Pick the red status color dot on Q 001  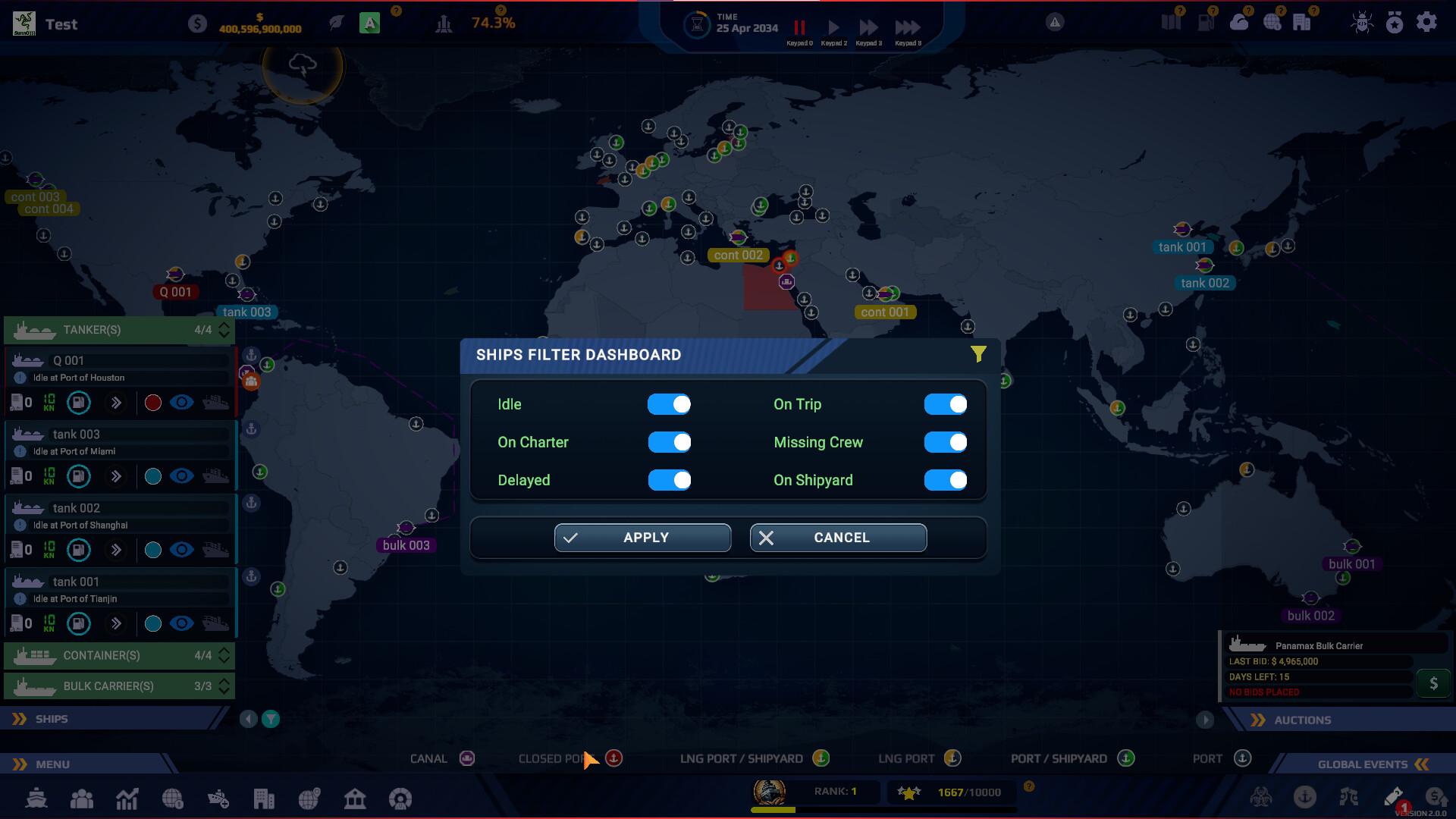point(152,403)
